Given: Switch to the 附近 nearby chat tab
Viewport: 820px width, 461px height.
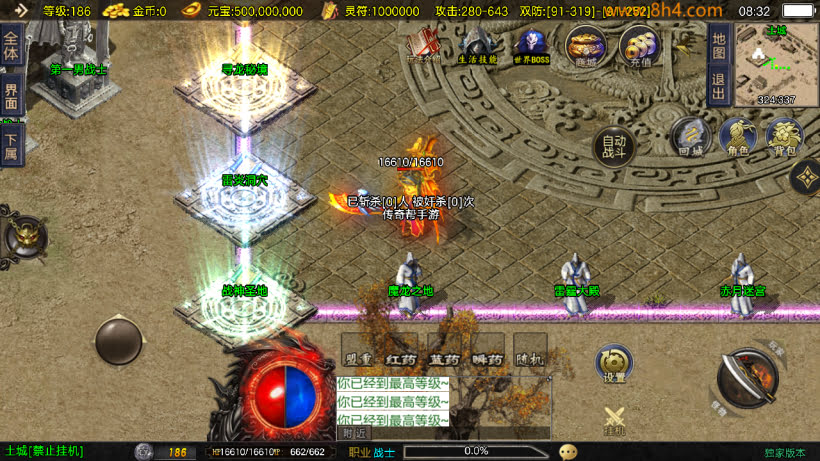Looking at the screenshot, I should 354,433.
